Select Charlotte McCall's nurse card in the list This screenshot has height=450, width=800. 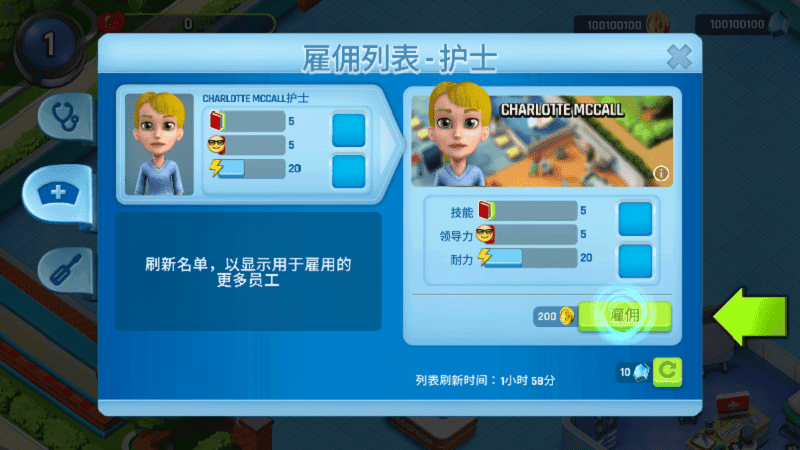pyautogui.click(x=250, y=144)
